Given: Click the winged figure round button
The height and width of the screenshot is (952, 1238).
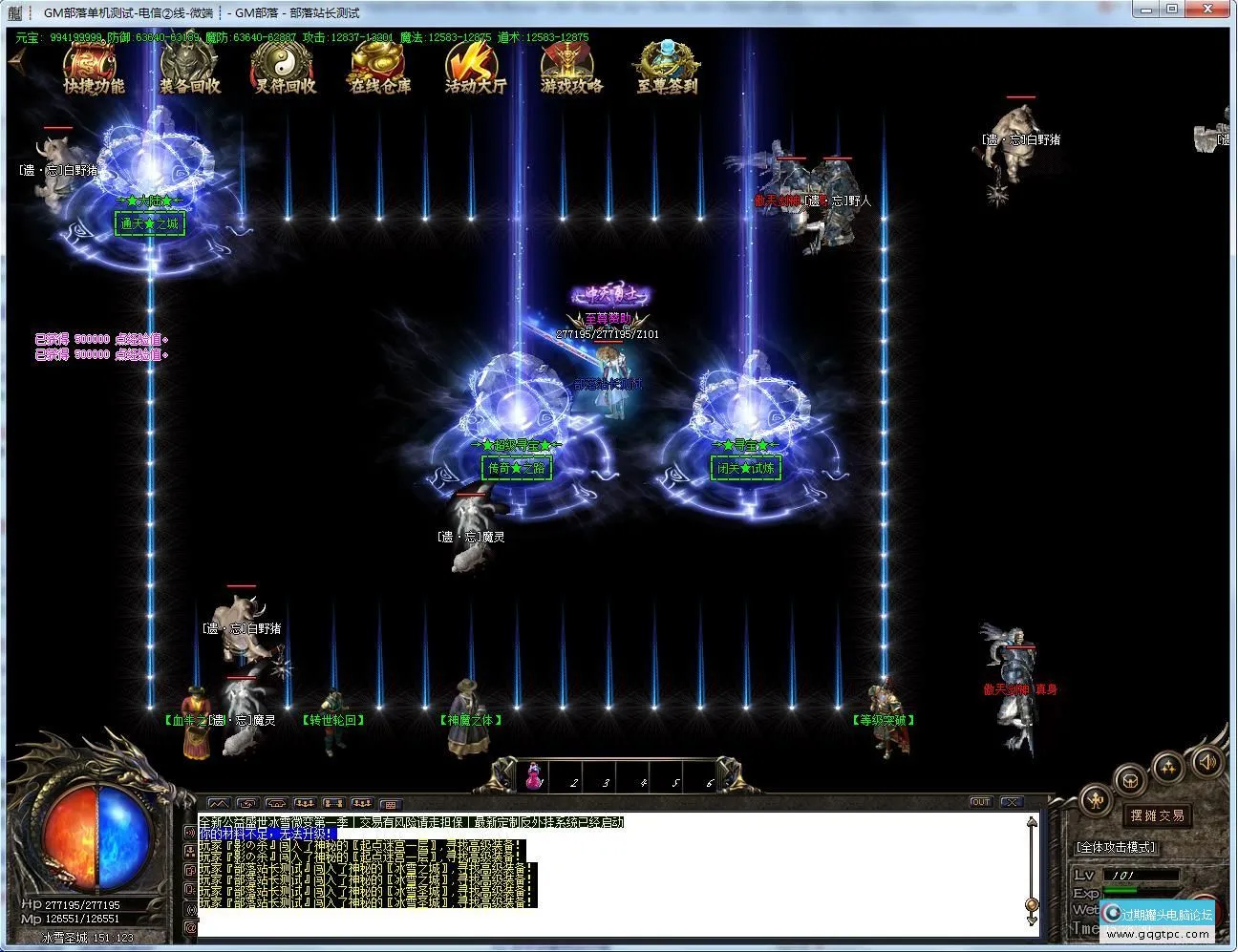Looking at the screenshot, I should 1095,798.
